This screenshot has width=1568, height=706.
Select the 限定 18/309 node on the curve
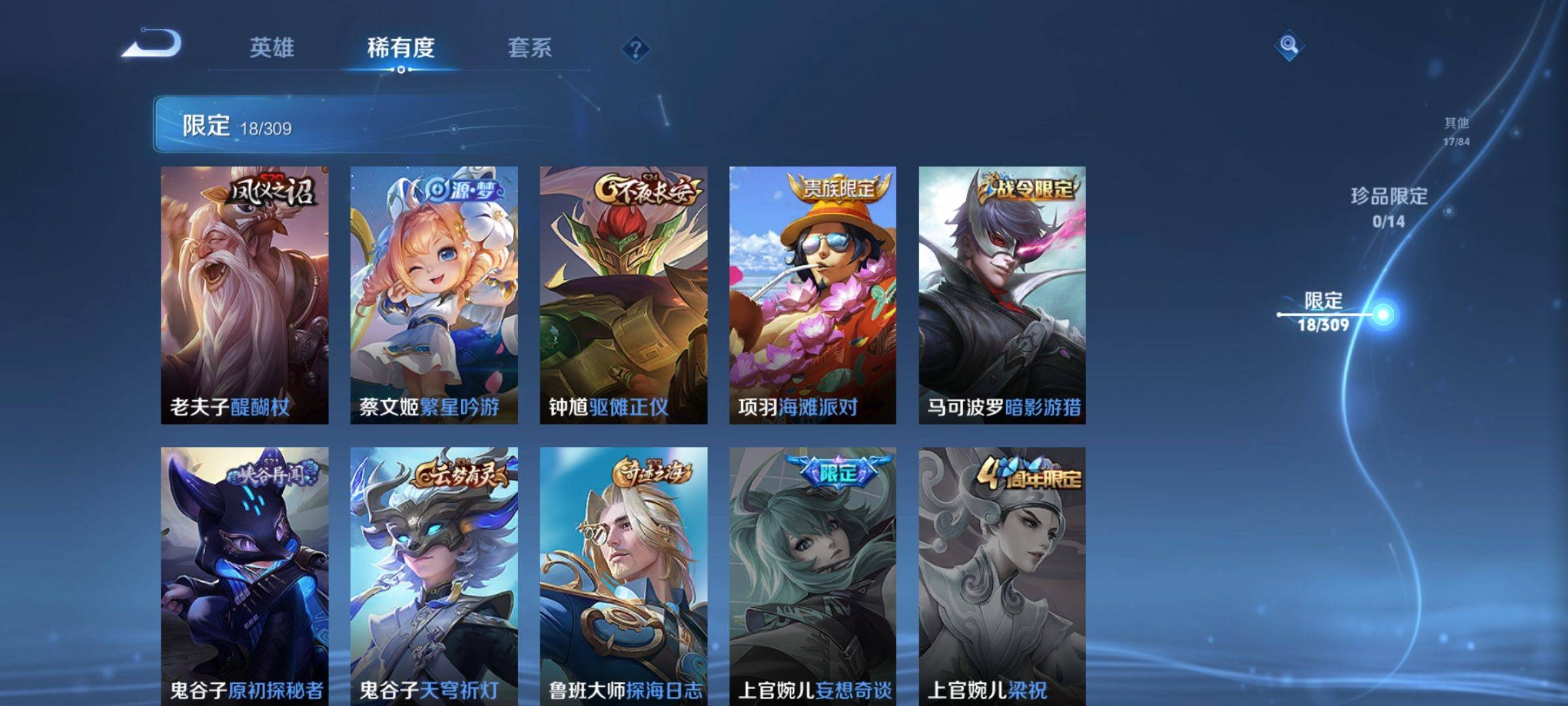[1382, 314]
